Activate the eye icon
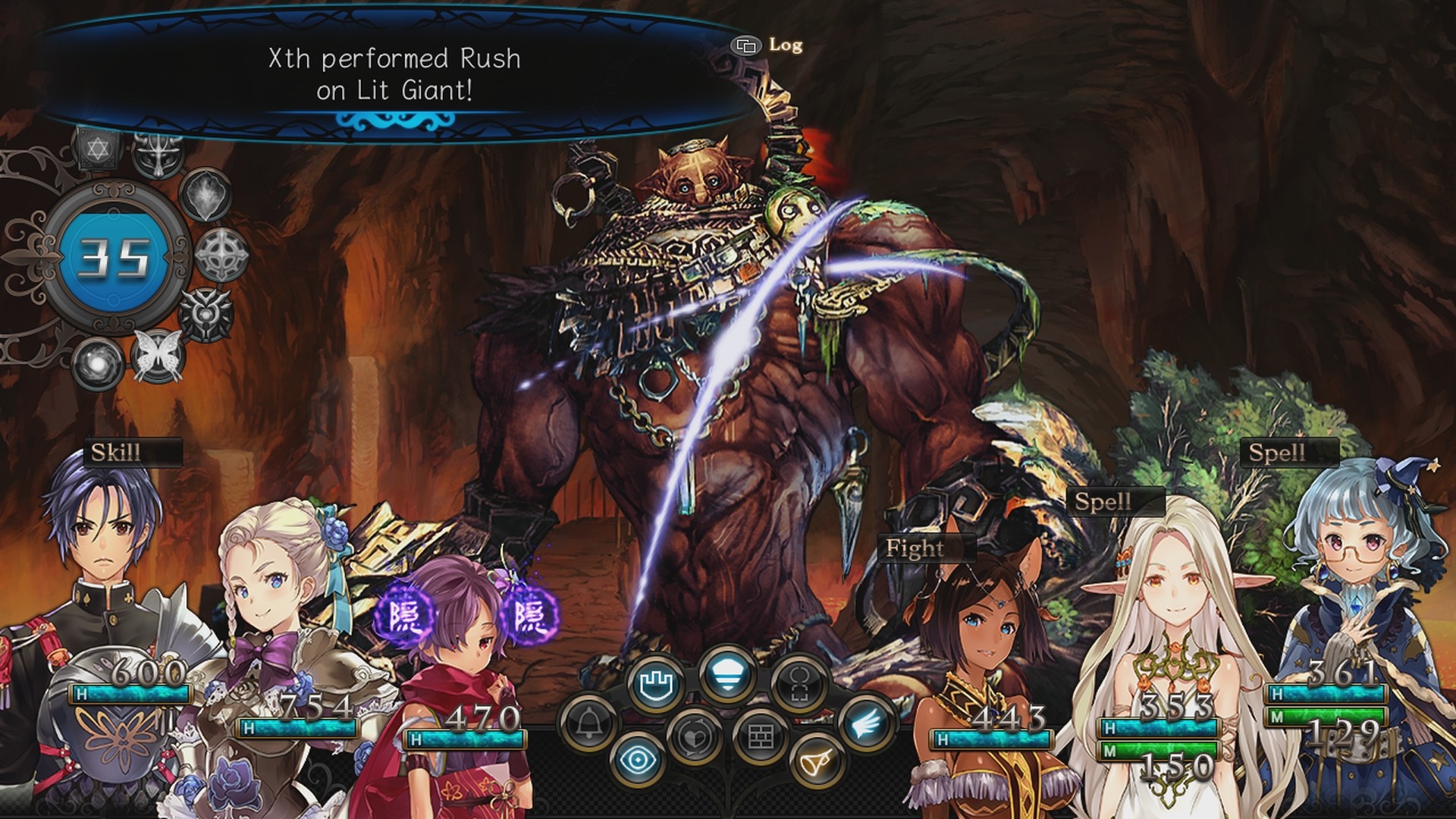Viewport: 1456px width, 819px height. pos(638,760)
